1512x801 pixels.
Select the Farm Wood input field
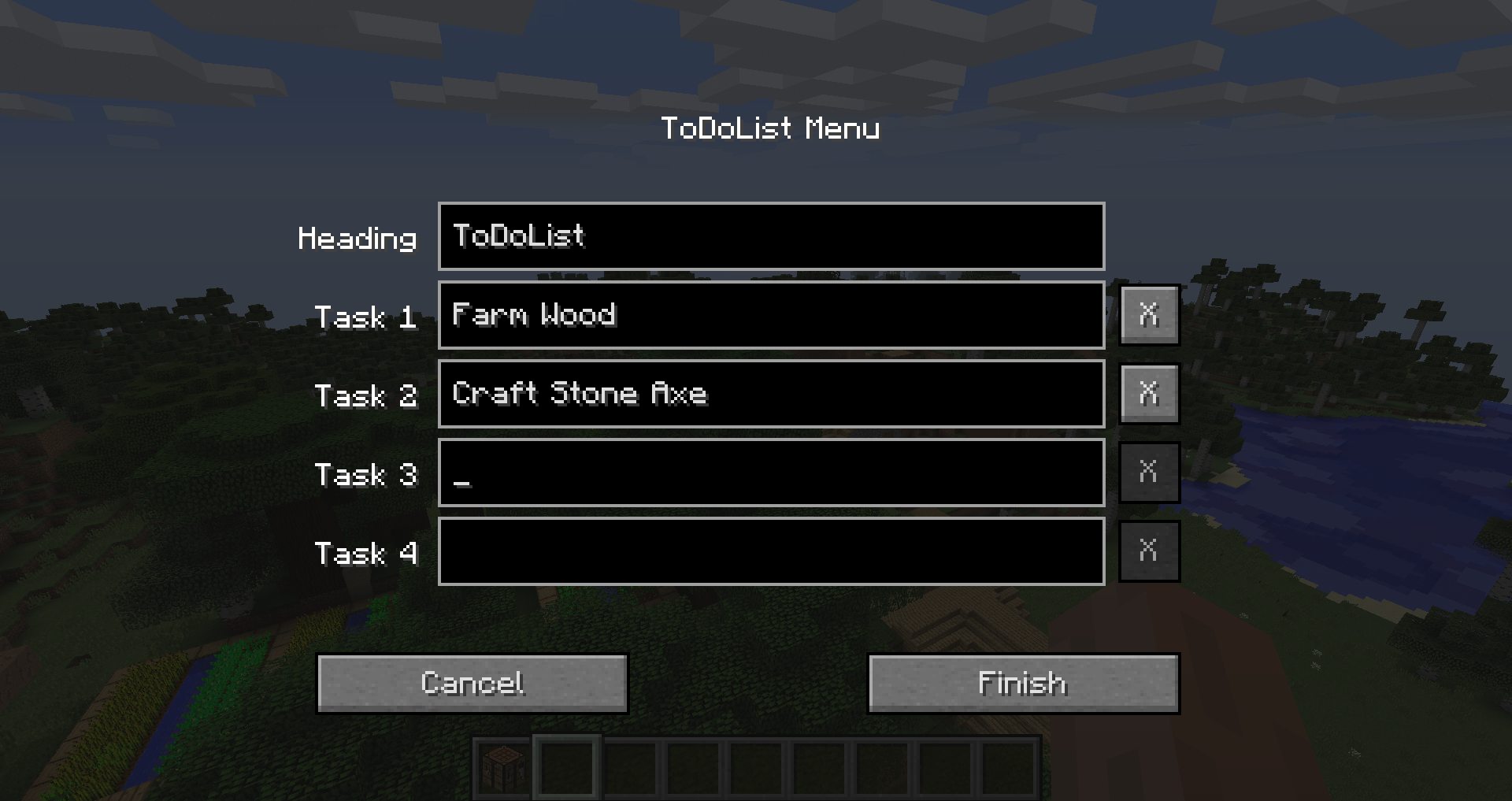click(x=770, y=316)
